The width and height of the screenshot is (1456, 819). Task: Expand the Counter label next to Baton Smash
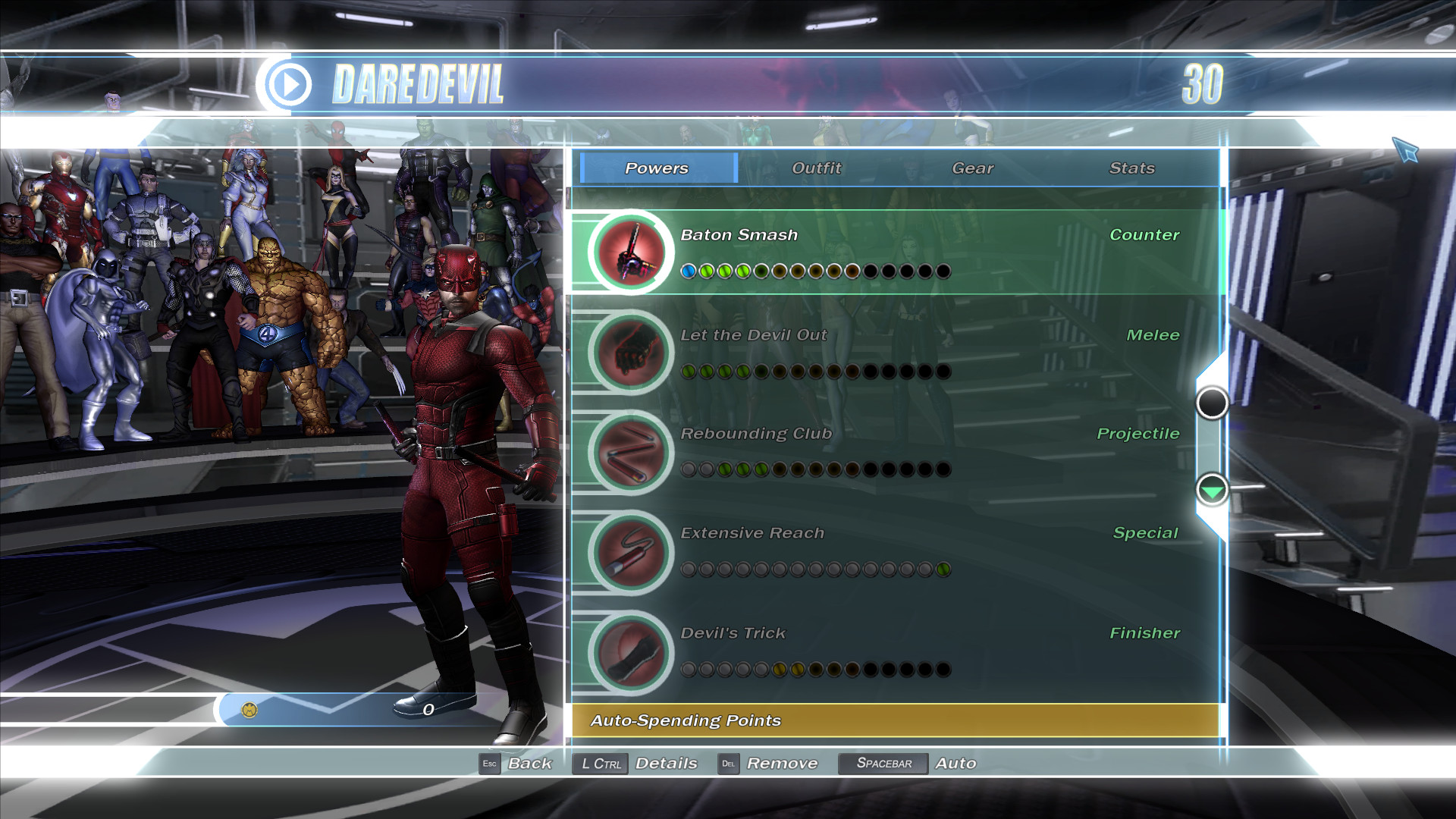[1144, 234]
